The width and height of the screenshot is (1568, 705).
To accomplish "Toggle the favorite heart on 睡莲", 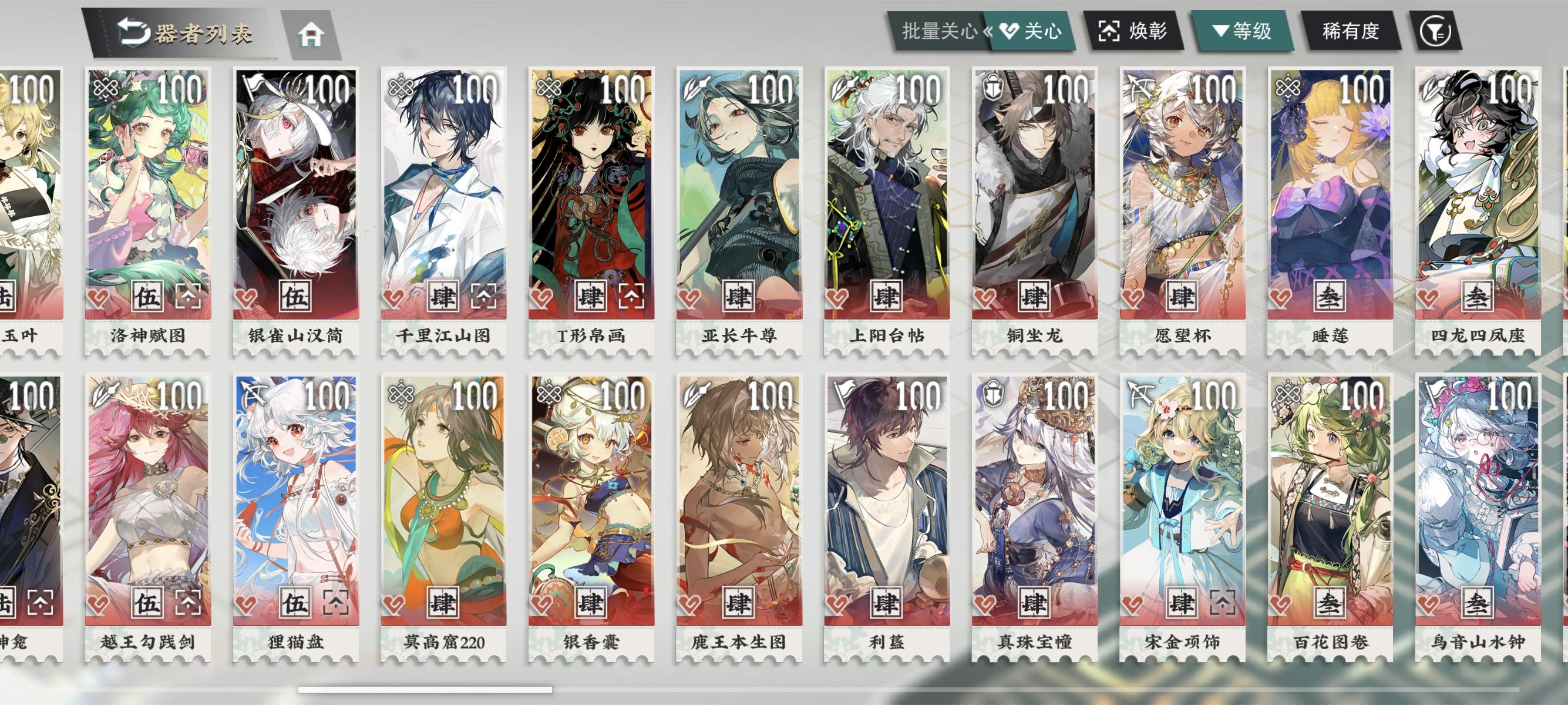I will 1281,298.
